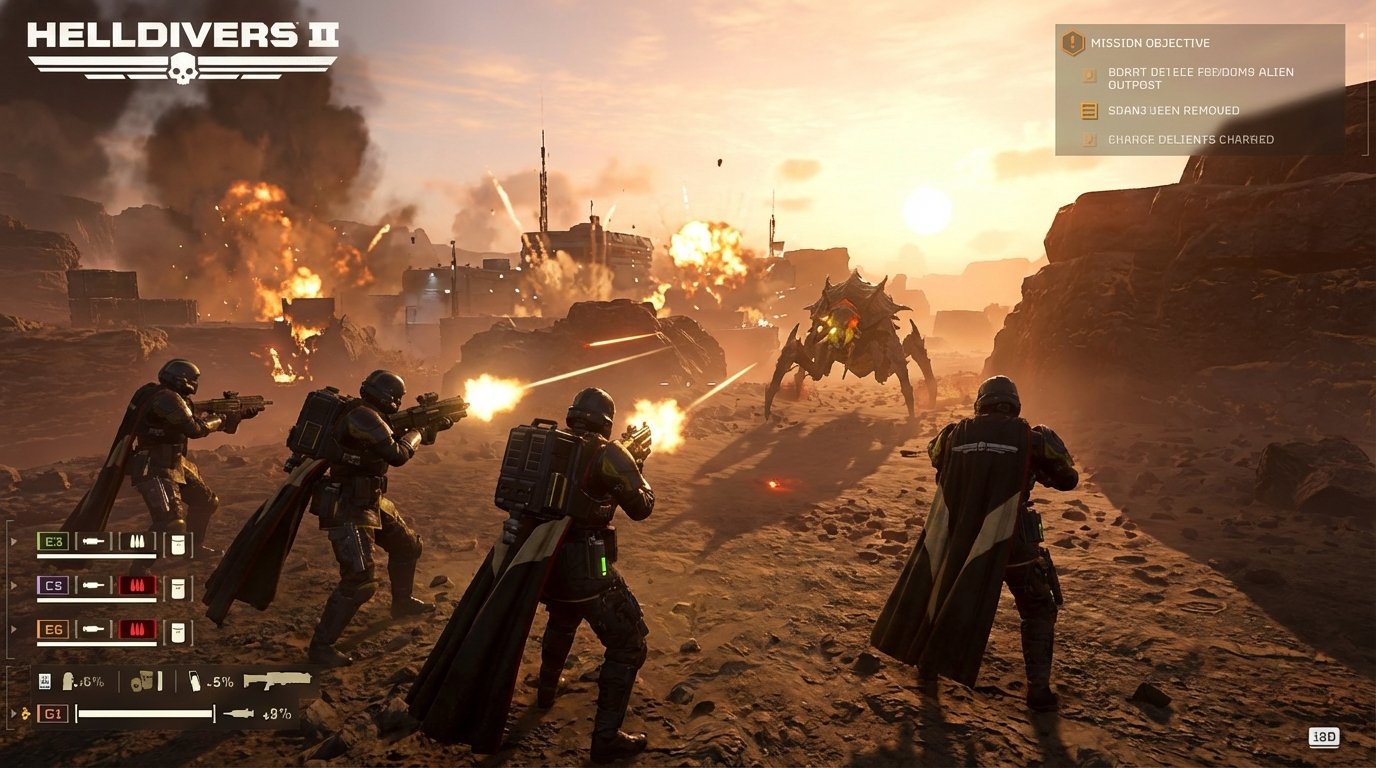Select teammate CS's purple name tag
Viewport: 1376px width, 768px height.
click(x=52, y=586)
